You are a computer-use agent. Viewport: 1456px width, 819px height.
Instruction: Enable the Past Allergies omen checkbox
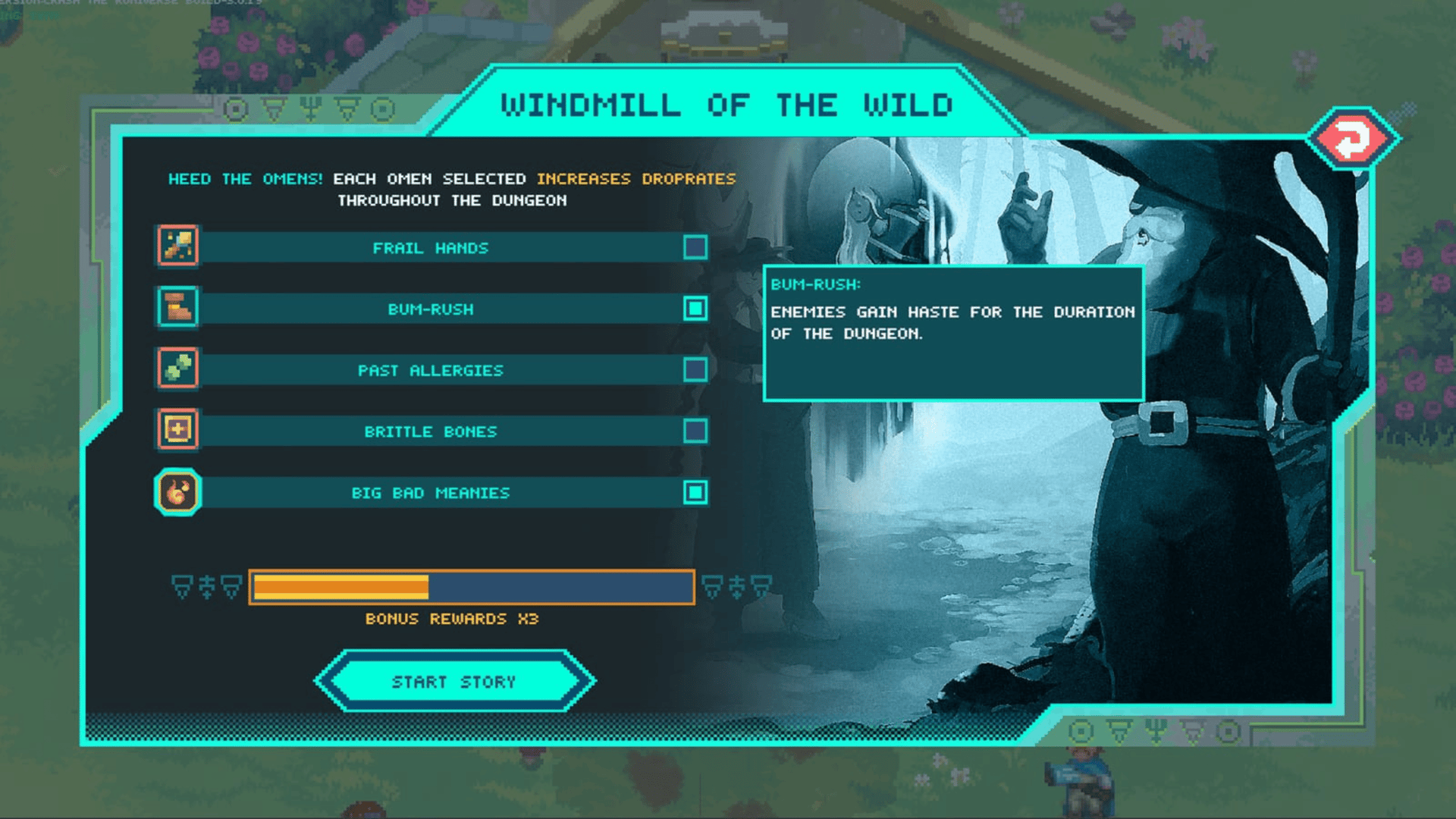(695, 370)
